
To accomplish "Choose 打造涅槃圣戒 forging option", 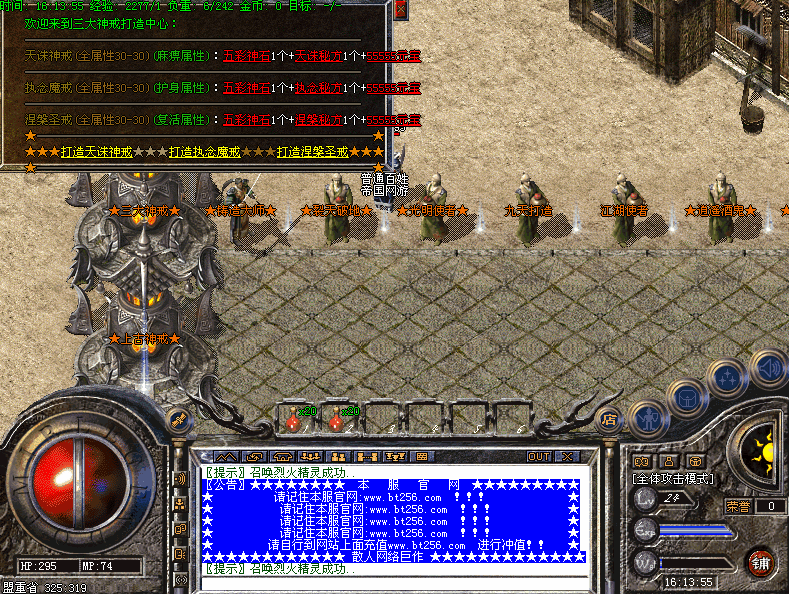I will click(312, 152).
